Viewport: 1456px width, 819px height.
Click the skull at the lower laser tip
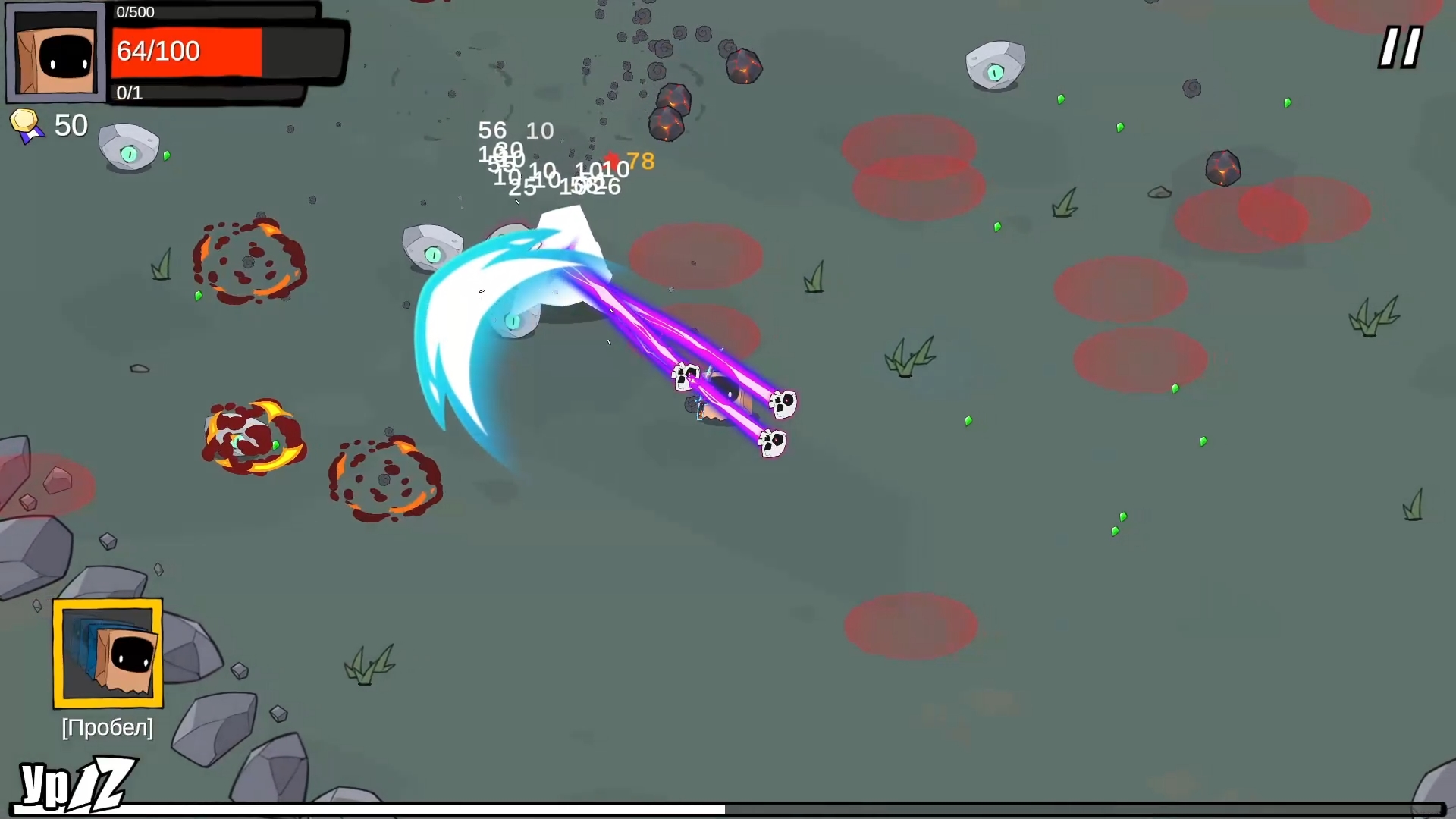(773, 442)
